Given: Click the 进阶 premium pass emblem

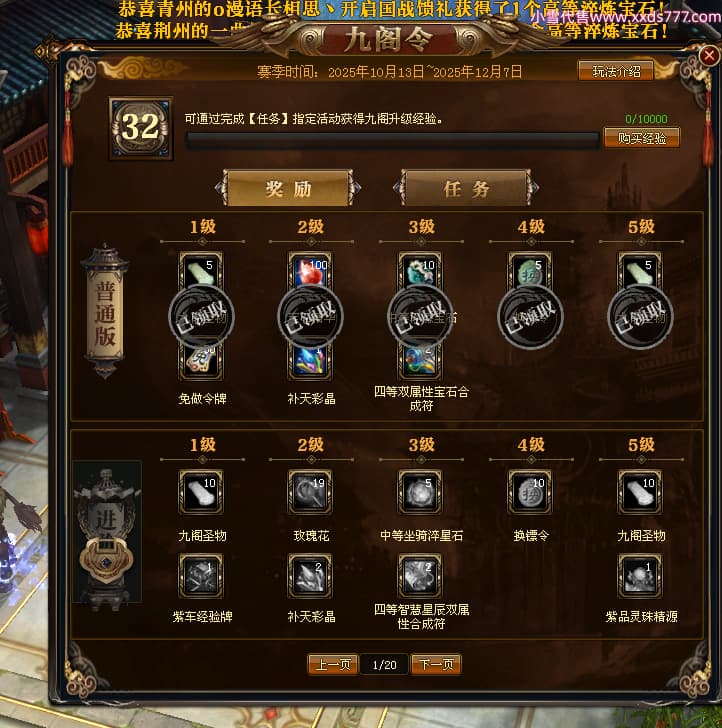Looking at the screenshot, I should 106,532.
